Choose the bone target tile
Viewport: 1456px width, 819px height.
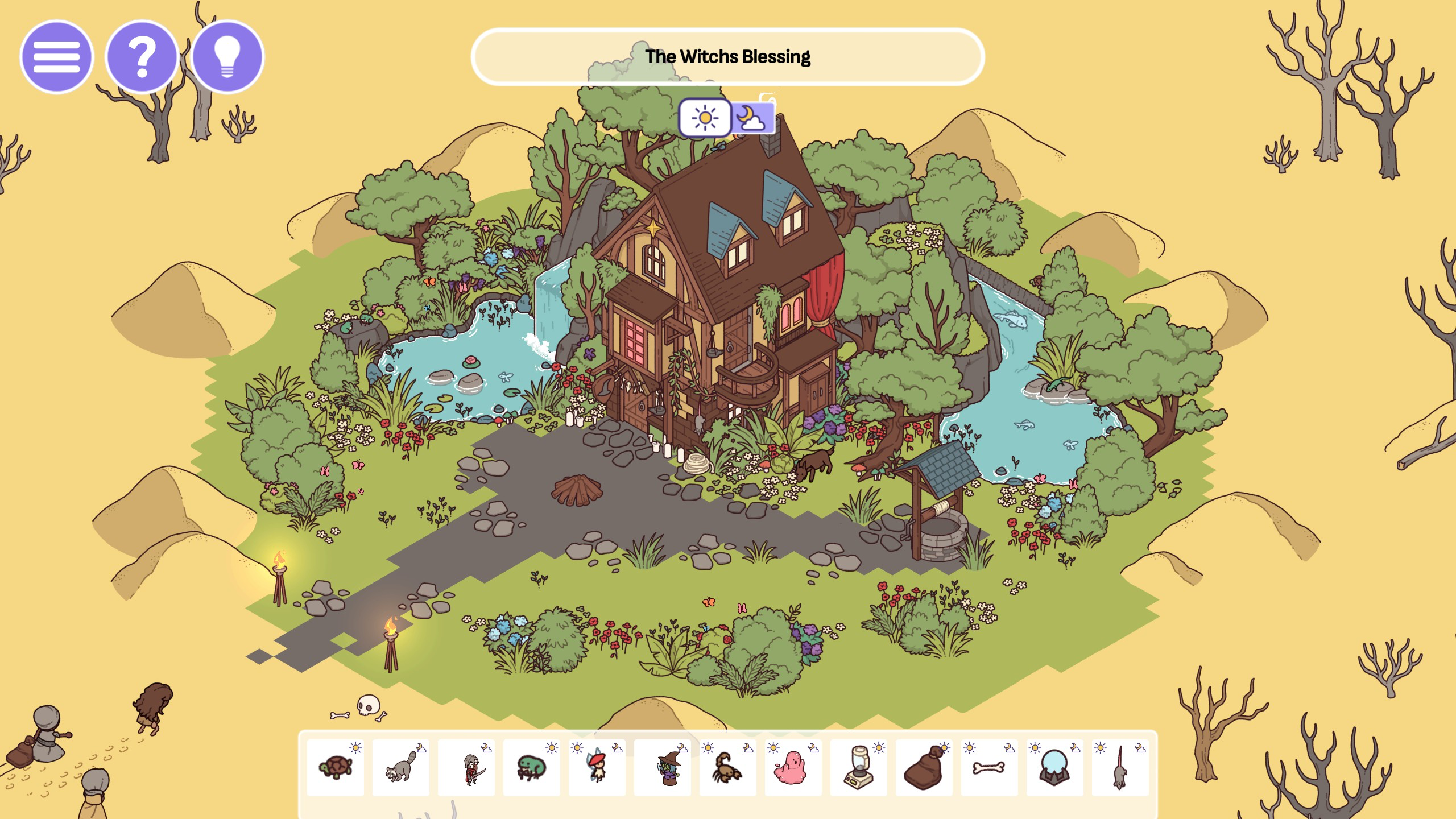pyautogui.click(x=990, y=767)
